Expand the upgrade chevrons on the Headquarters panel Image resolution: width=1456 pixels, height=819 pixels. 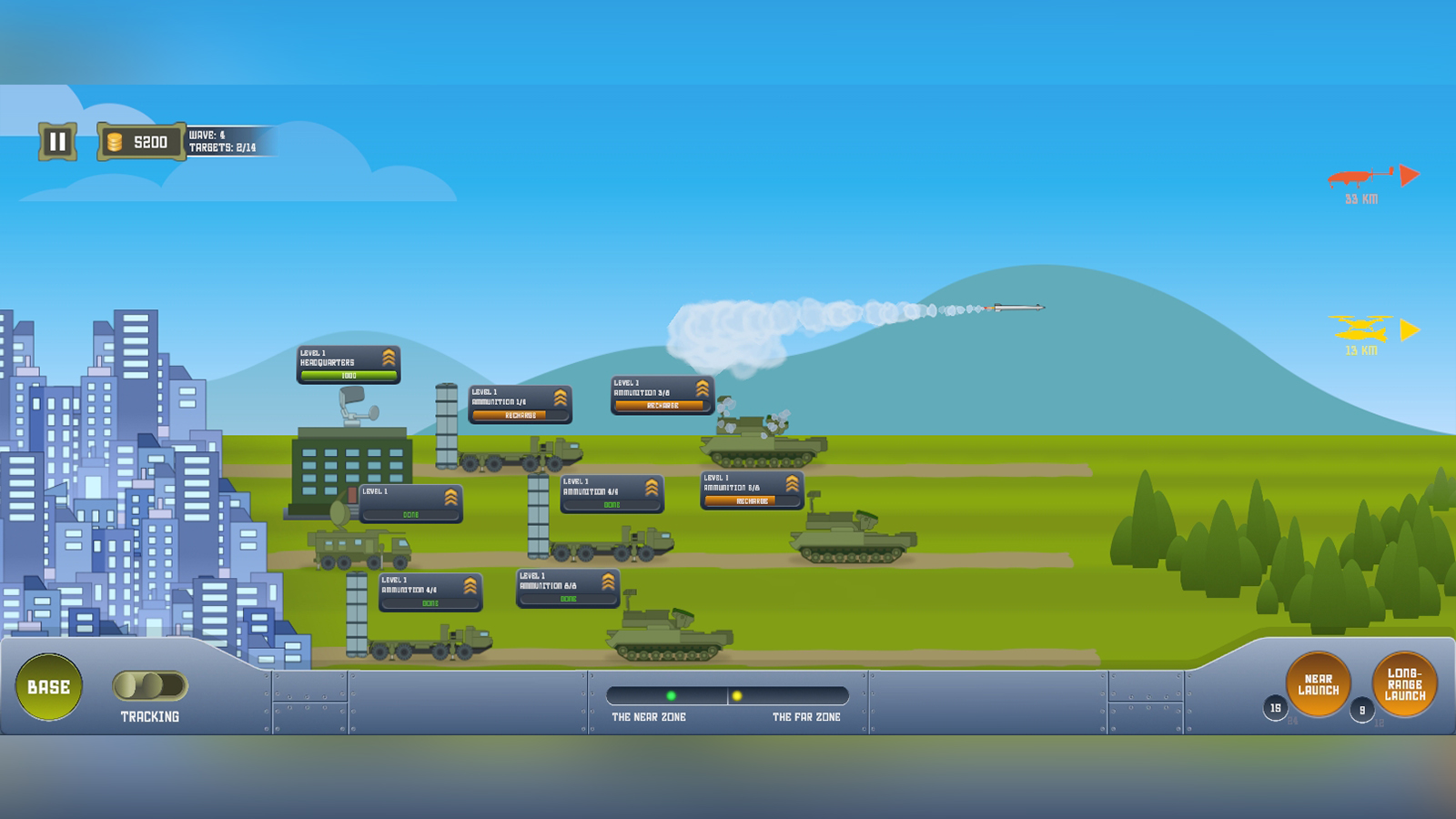389,356
